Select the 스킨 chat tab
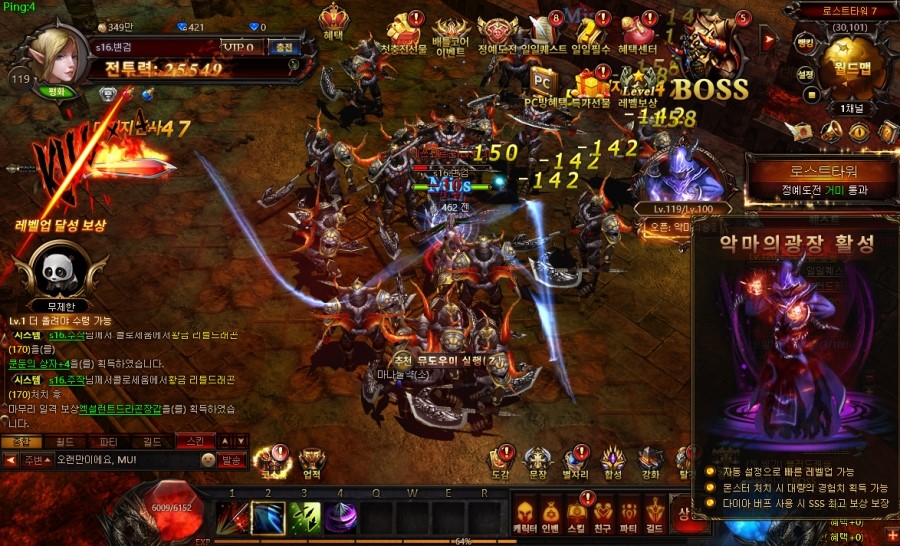Image resolution: width=900 pixels, height=546 pixels. (190, 440)
